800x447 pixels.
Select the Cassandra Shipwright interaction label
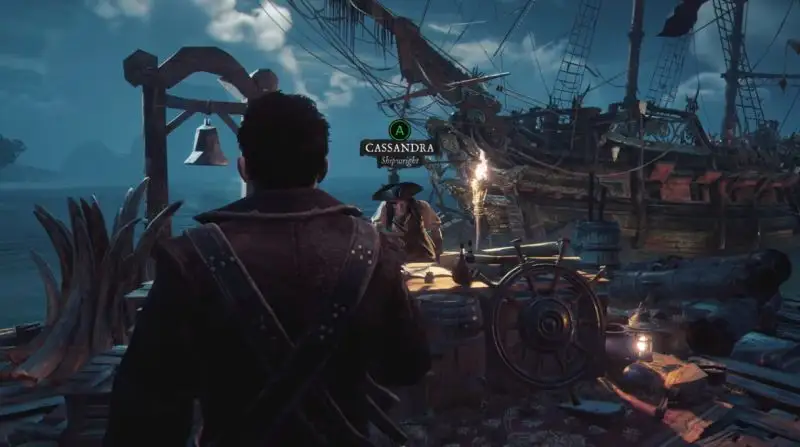(399, 150)
